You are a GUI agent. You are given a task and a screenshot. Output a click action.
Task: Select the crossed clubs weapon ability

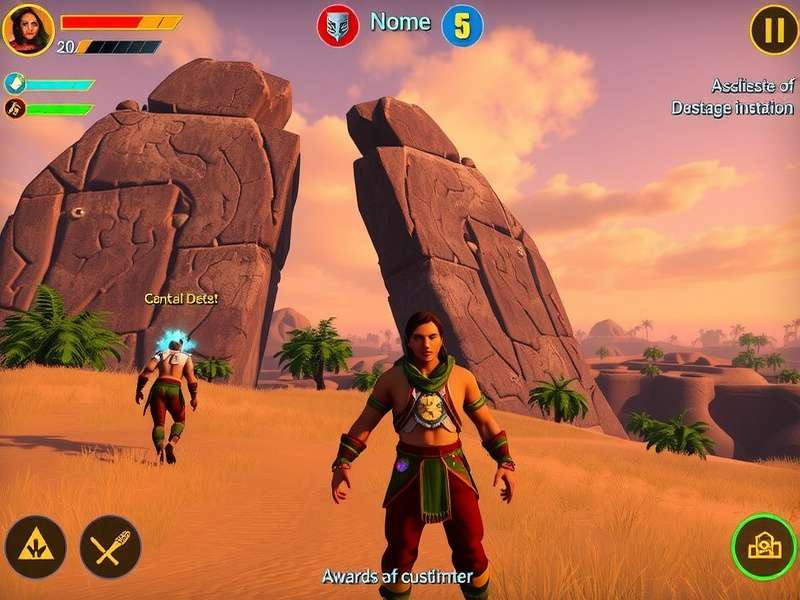click(x=110, y=546)
